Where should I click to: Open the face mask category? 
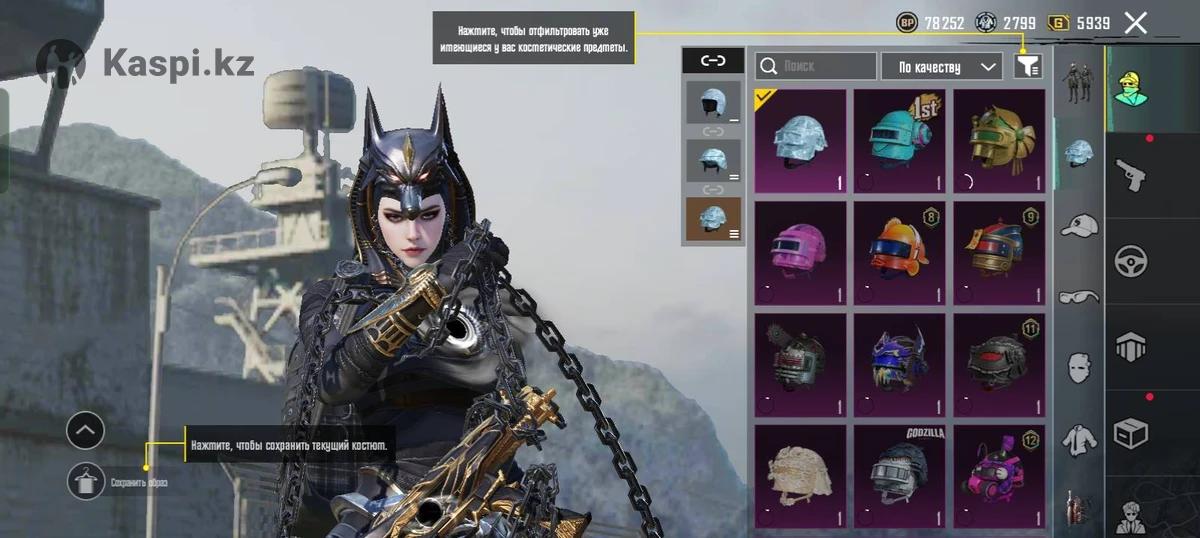[x=1079, y=367]
